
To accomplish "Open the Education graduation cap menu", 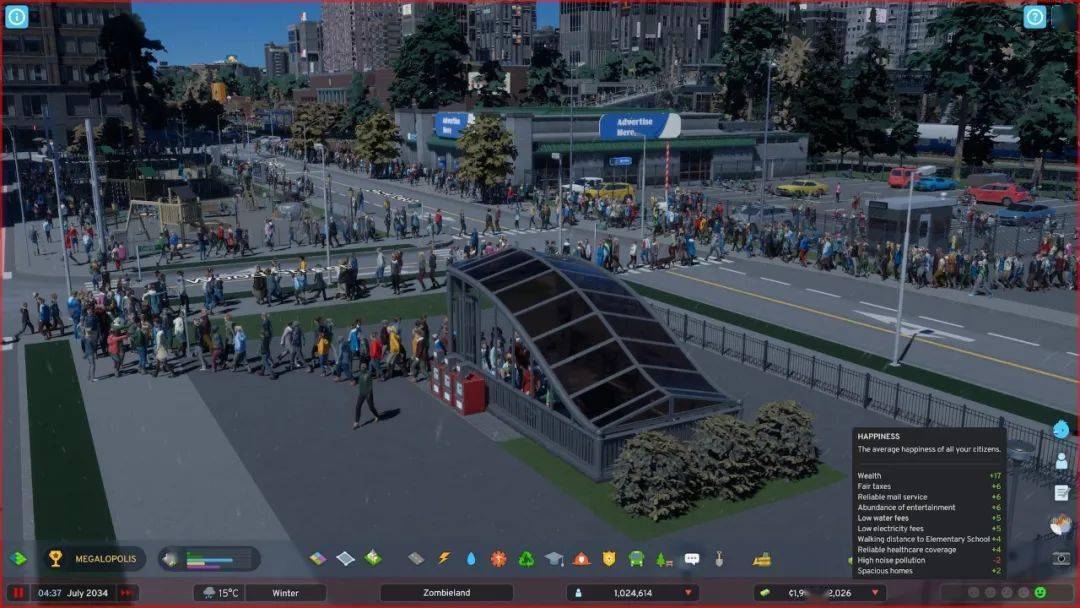I will click(x=553, y=559).
